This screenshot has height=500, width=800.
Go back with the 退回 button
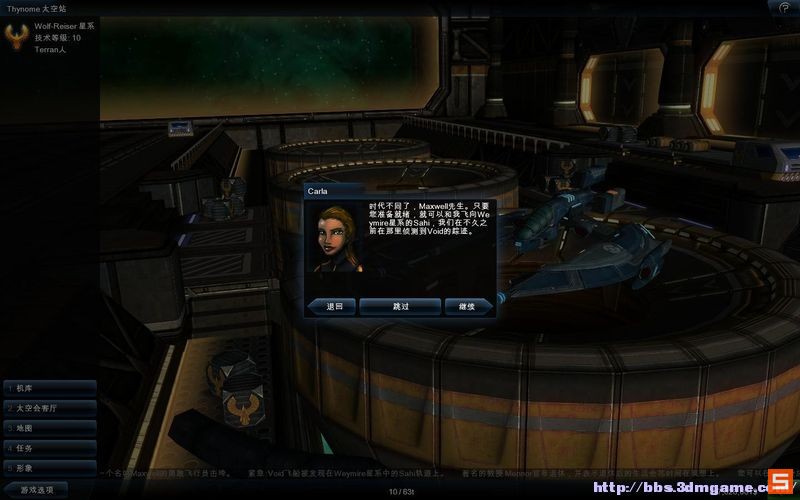(334, 306)
